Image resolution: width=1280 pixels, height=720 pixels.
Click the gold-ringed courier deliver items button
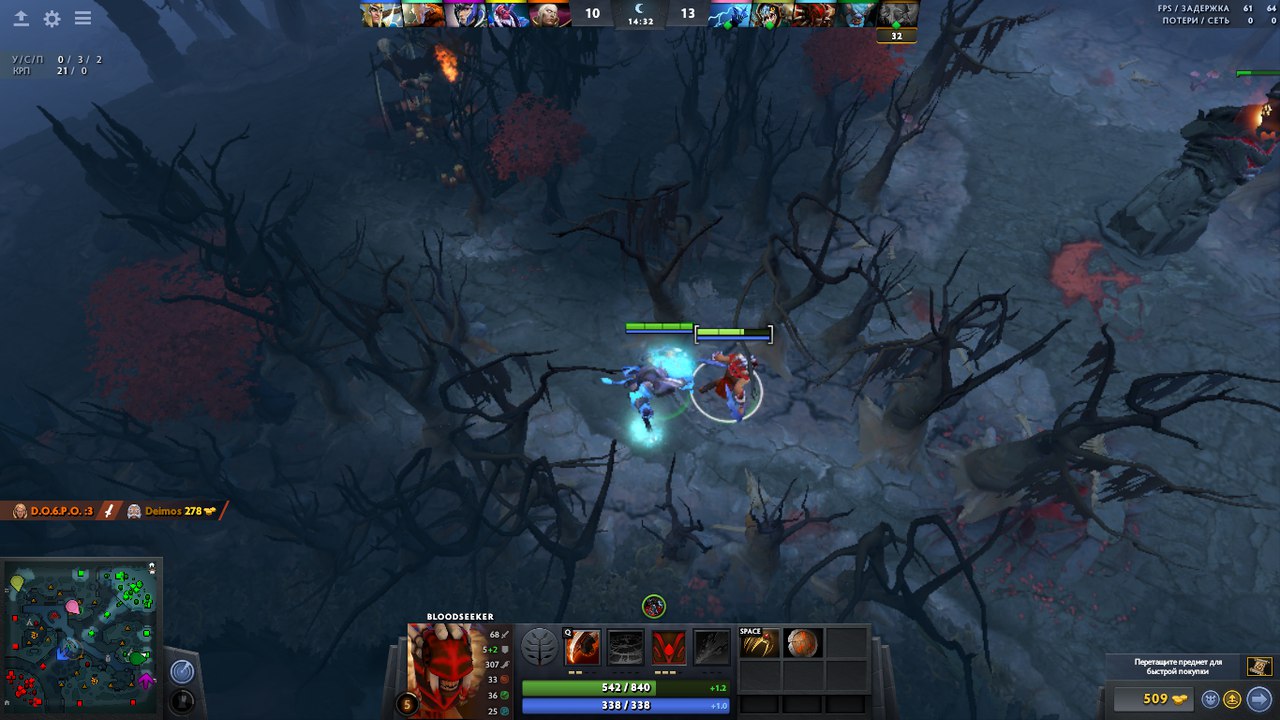click(x=1233, y=699)
